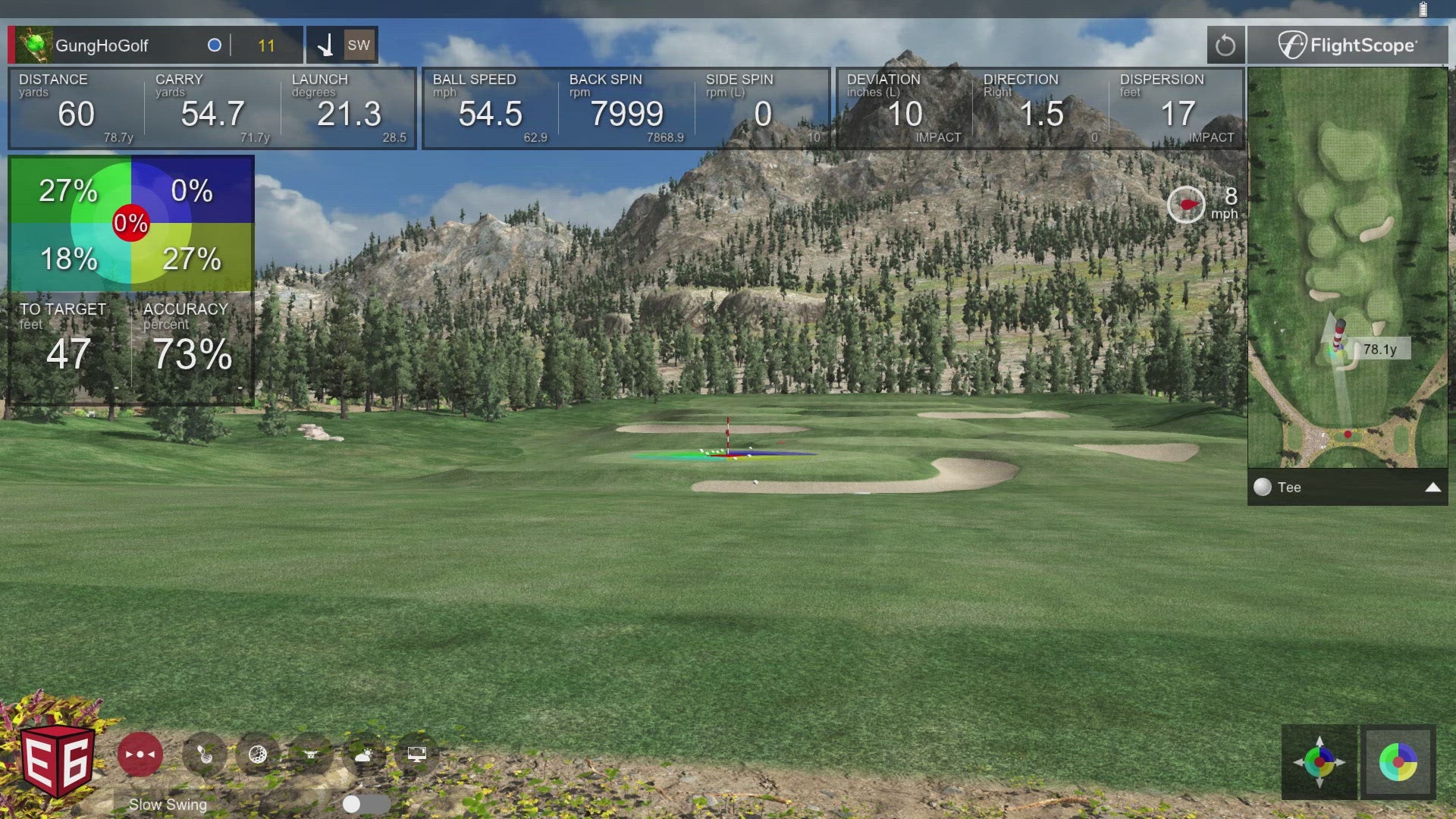
Task: Click the wind direction compass indicator
Action: click(1186, 205)
